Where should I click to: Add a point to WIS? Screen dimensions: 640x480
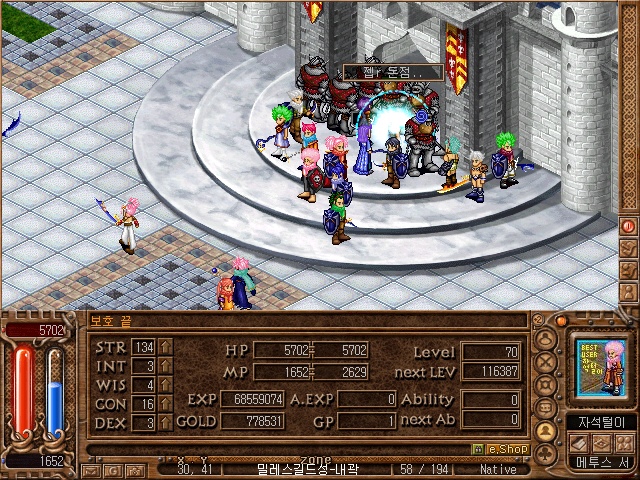click(166, 385)
